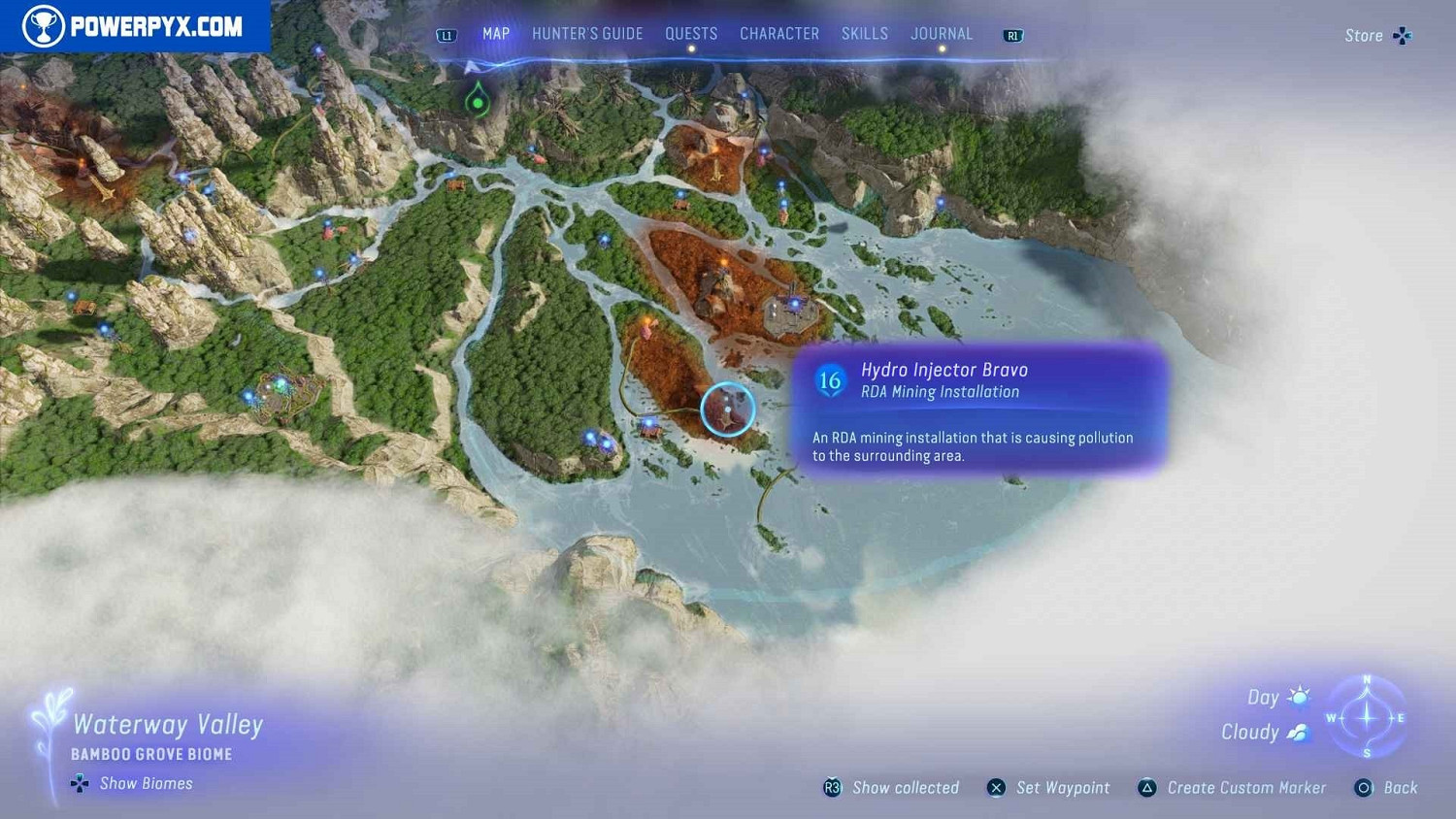Switch to the Journal tab
Image resolution: width=1456 pixels, height=819 pixels.
(942, 34)
